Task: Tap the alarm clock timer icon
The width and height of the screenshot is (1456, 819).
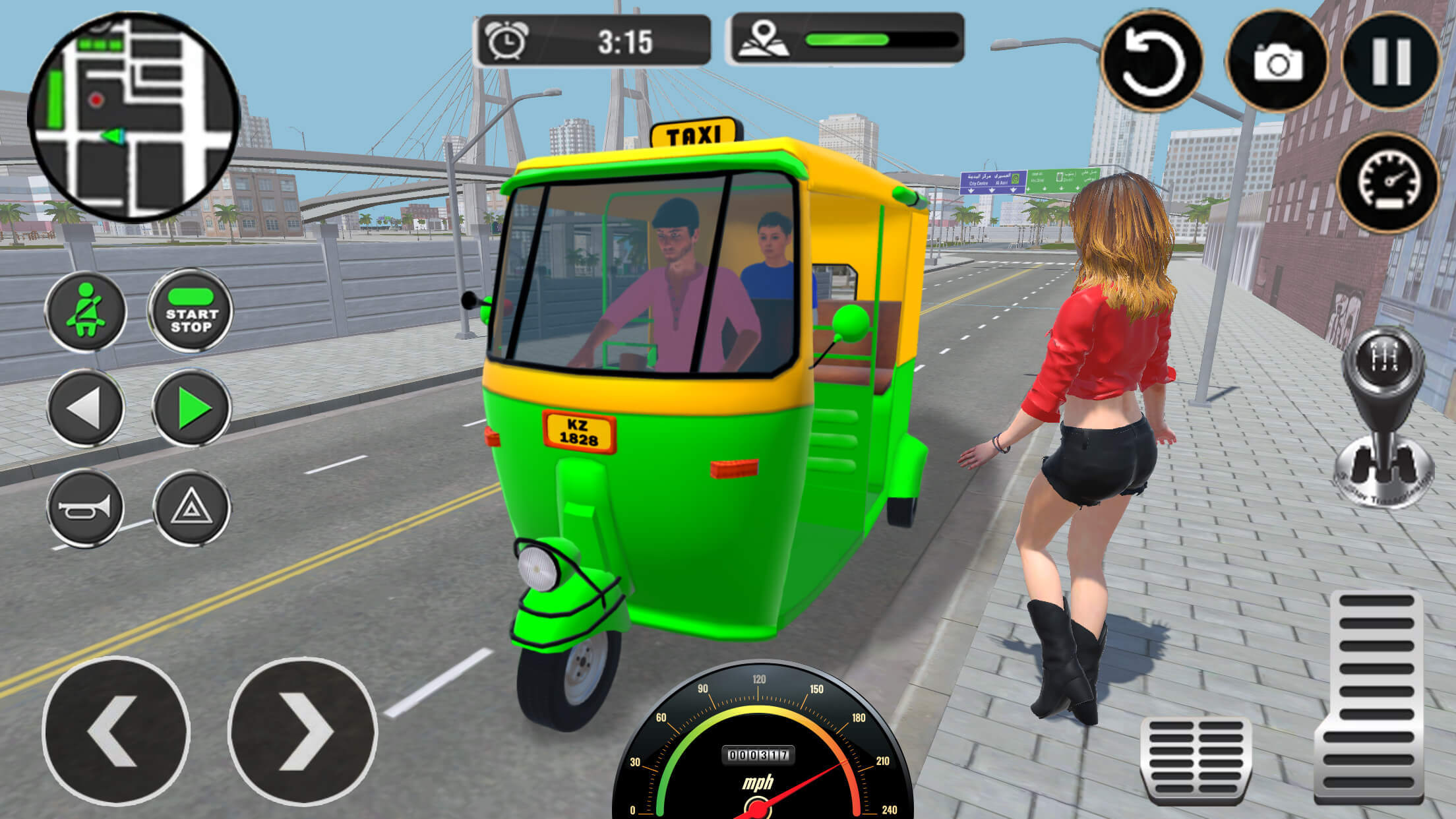Action: coord(508,41)
